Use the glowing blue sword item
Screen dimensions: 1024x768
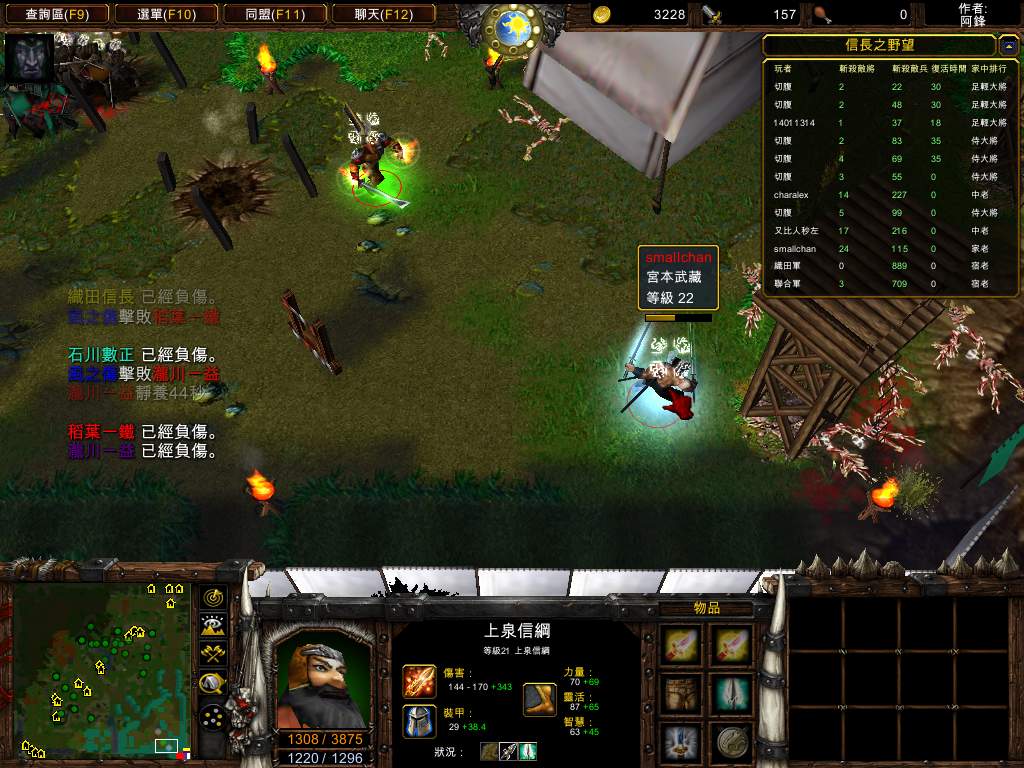[x=683, y=742]
